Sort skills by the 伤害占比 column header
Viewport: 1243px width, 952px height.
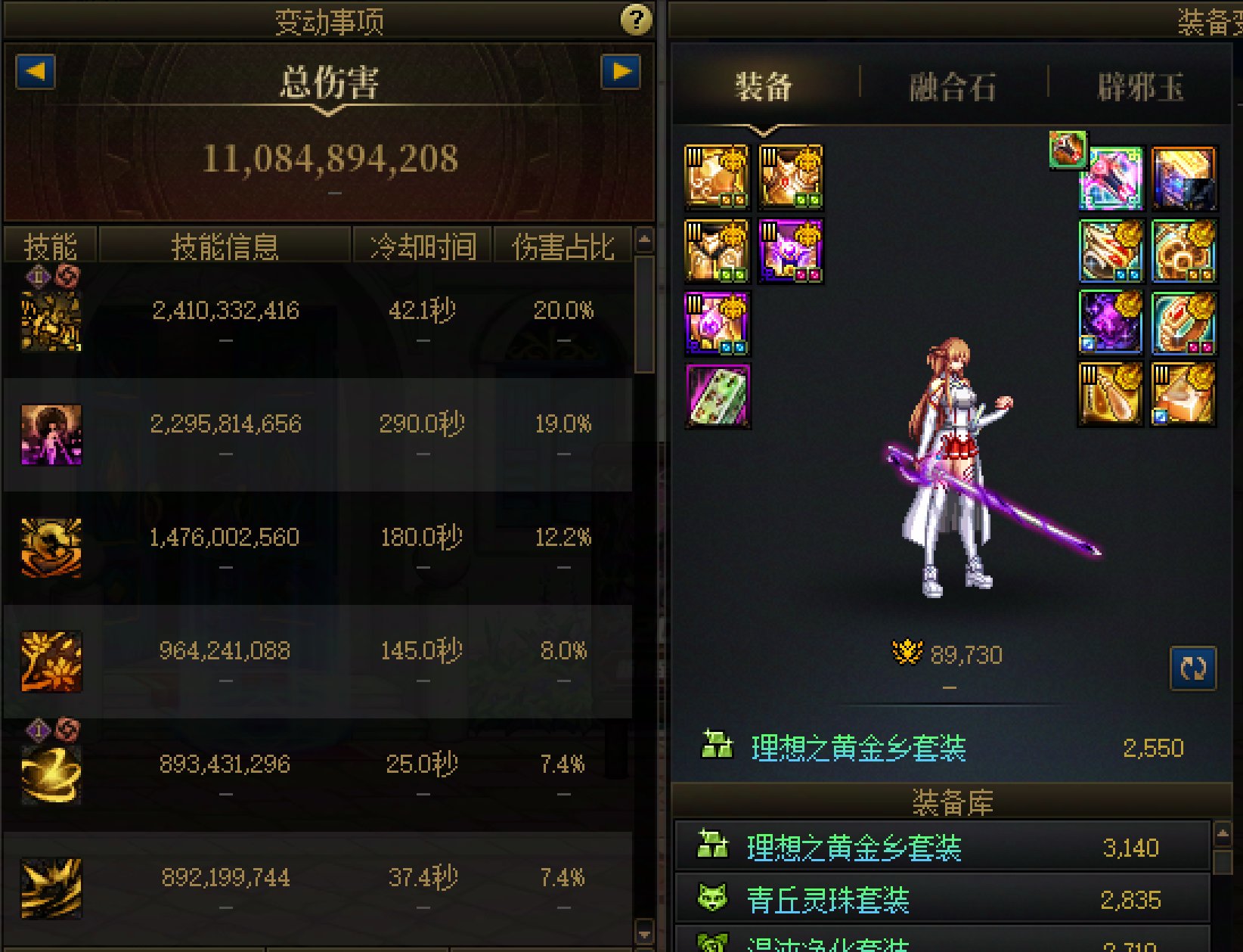(x=563, y=244)
